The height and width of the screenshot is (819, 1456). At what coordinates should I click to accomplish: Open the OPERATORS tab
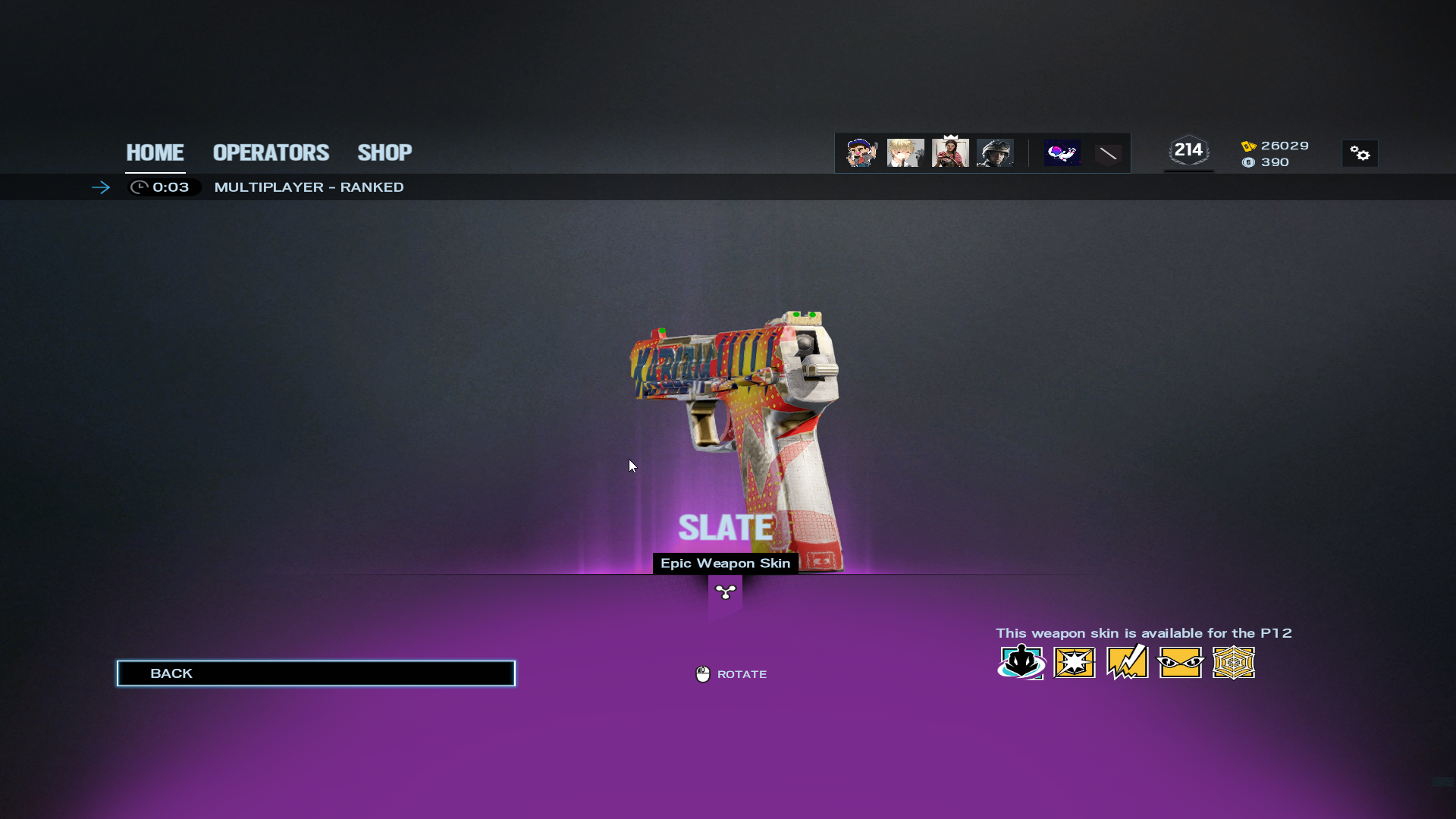tap(271, 152)
